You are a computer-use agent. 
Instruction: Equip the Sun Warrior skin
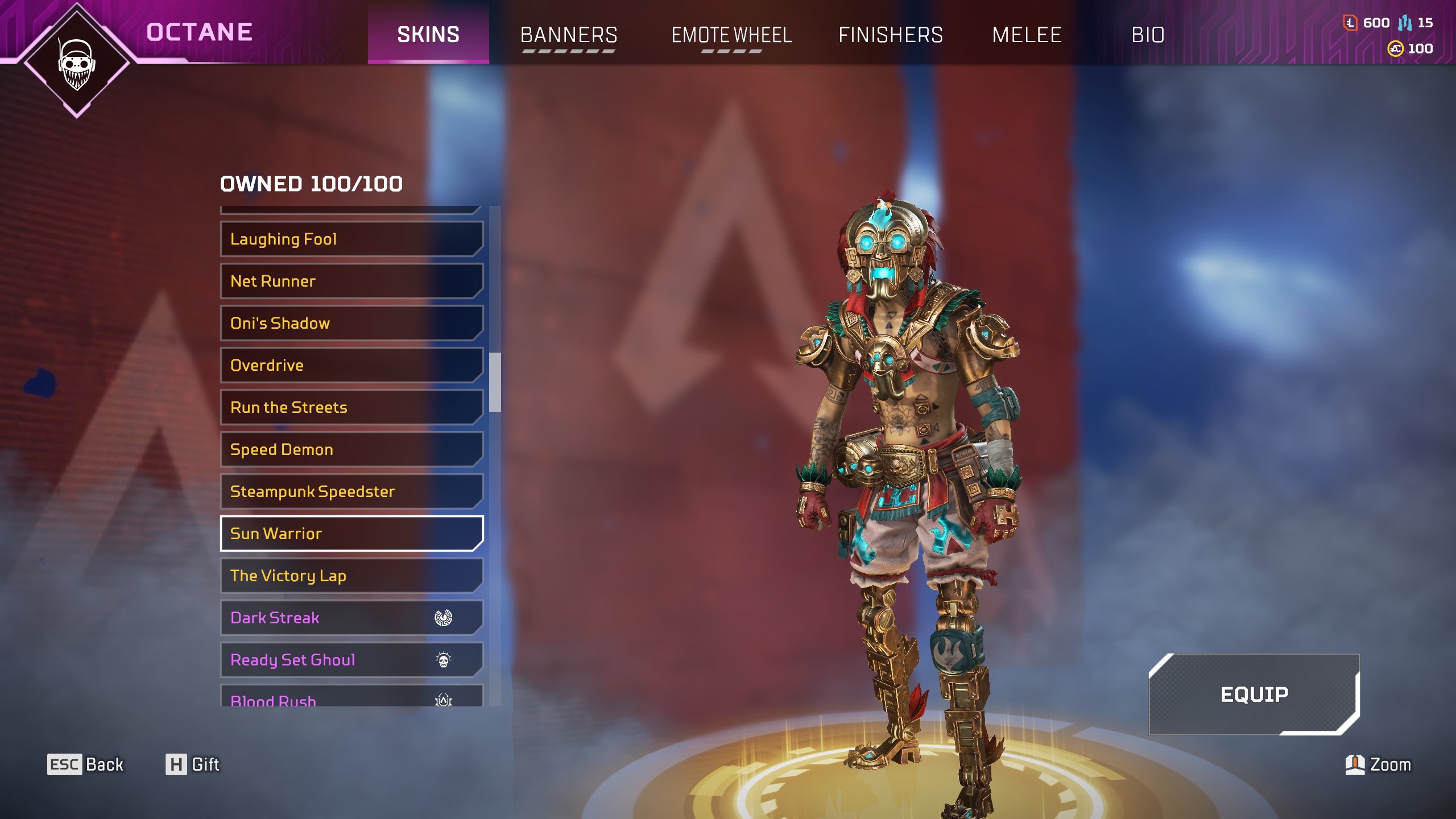(x=1254, y=694)
